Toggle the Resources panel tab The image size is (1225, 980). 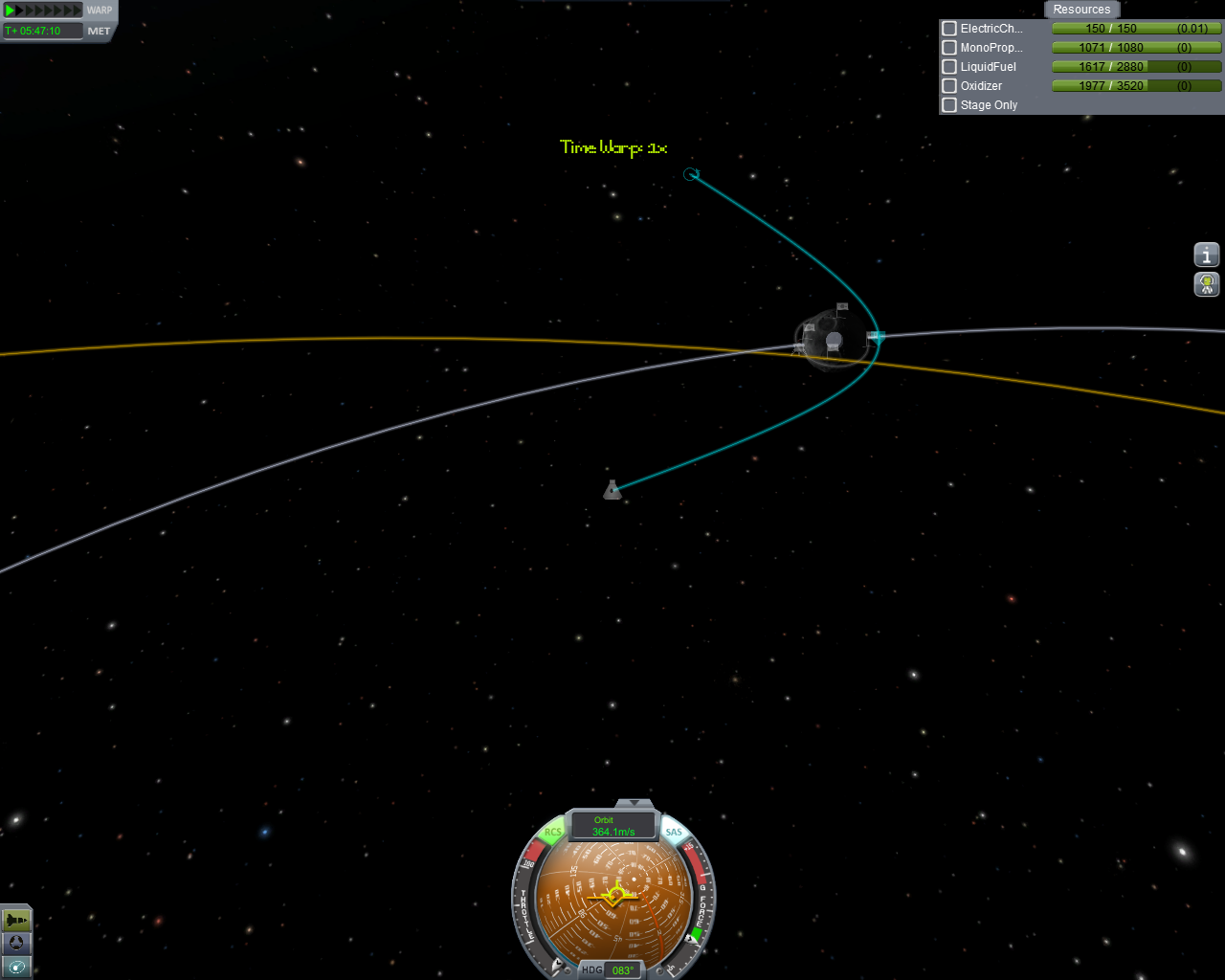[x=1081, y=10]
